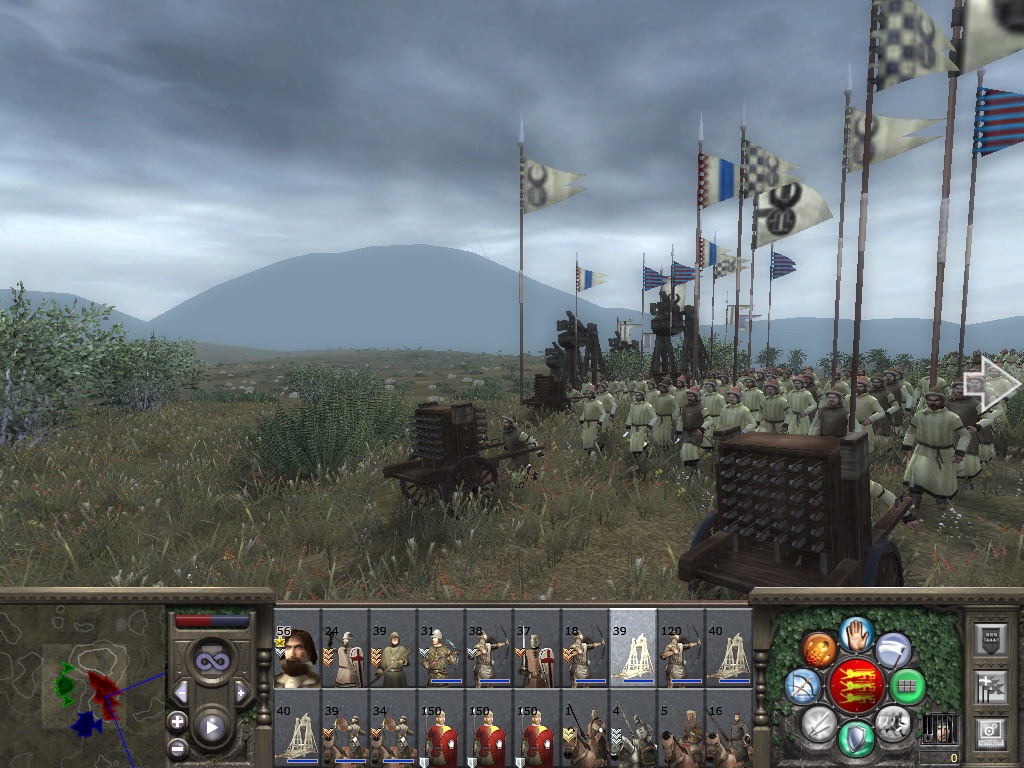Image resolution: width=1024 pixels, height=768 pixels.
Task: Toggle flaming ammunition fireball icon
Action: 819,649
